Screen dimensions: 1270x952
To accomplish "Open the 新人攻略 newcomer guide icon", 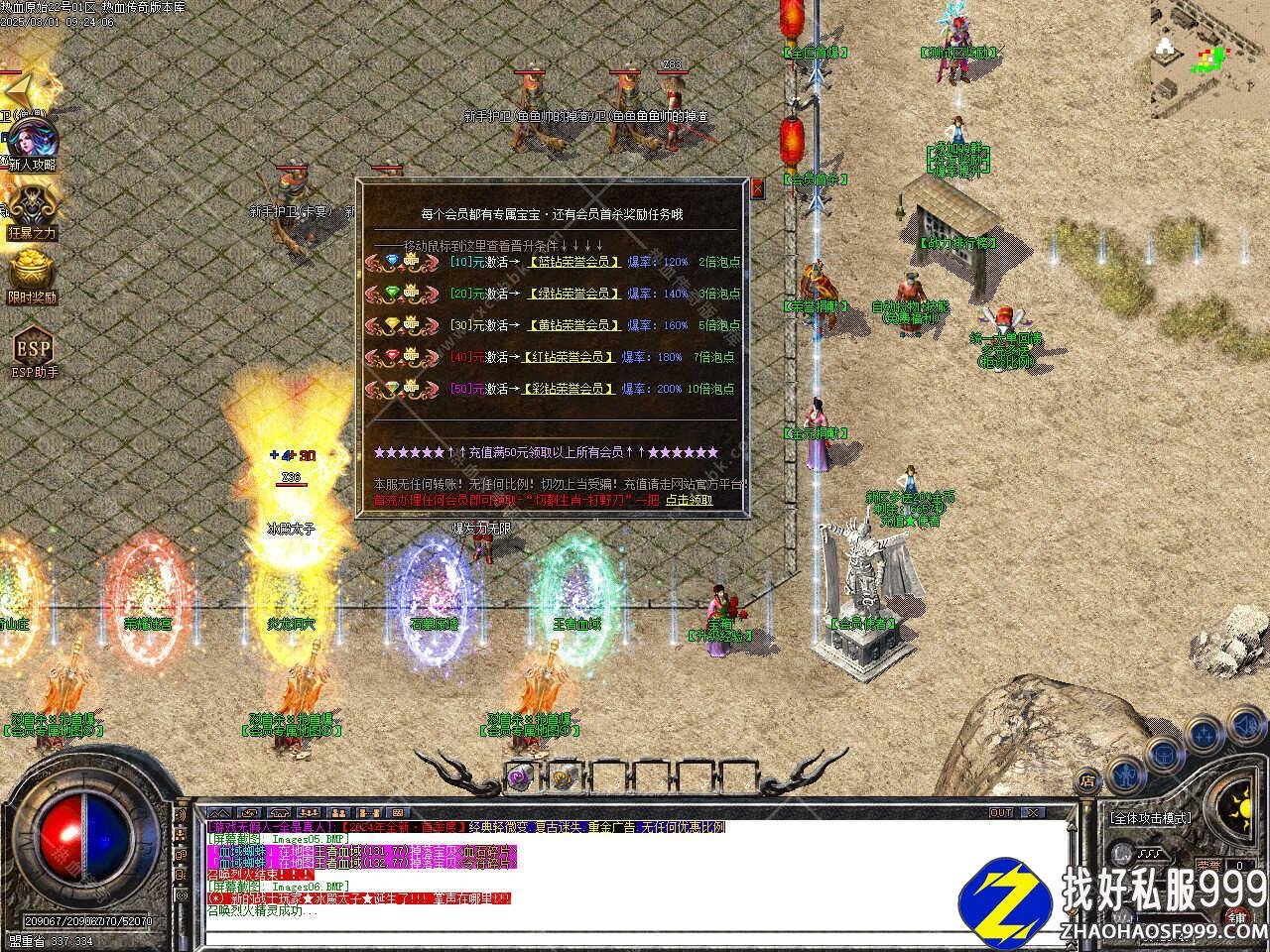I will pyautogui.click(x=32, y=141).
